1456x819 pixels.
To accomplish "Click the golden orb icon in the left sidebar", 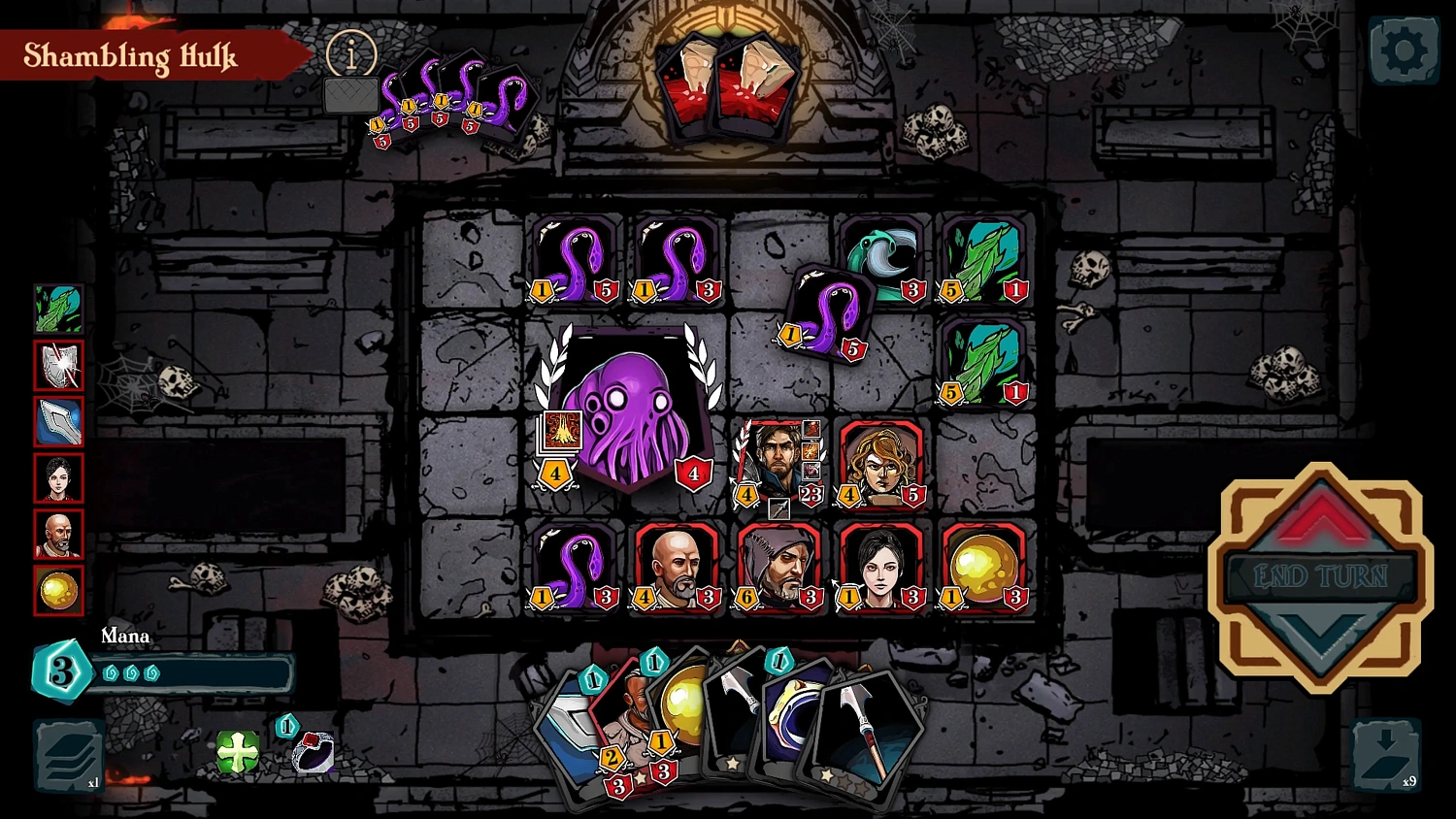I will 59,588.
